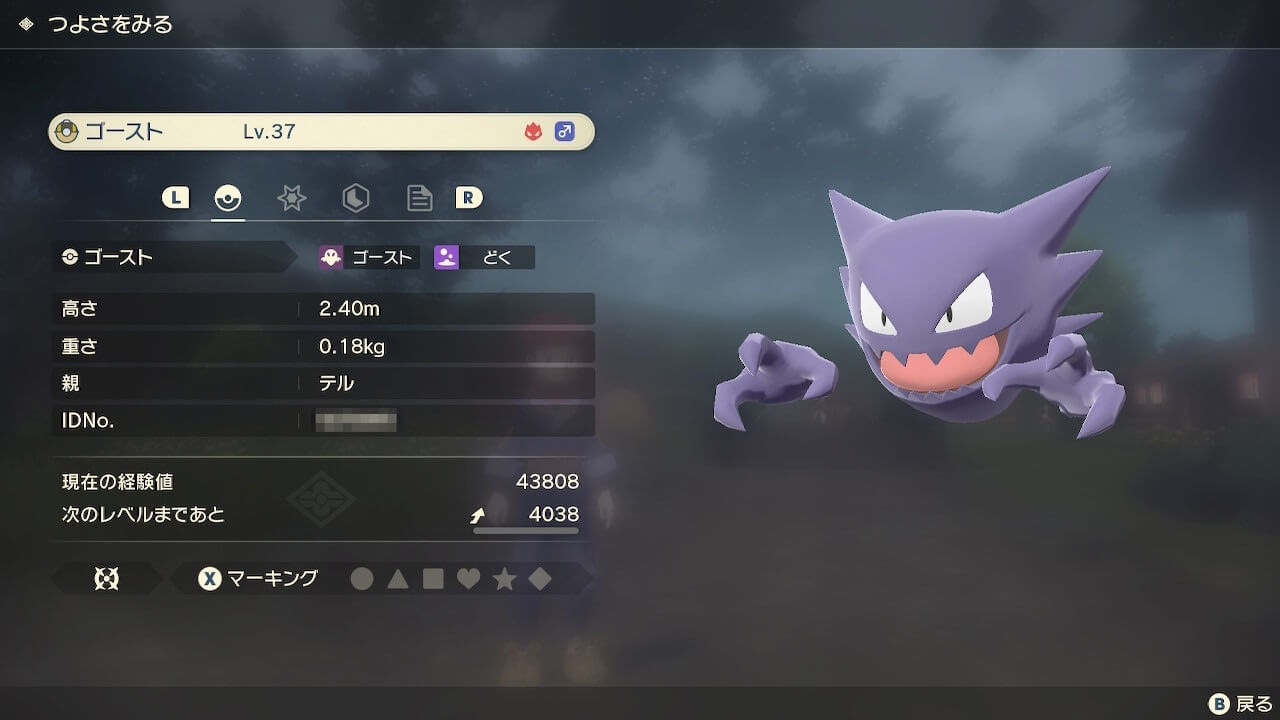The width and height of the screenshot is (1280, 720).
Task: Choose the star marking
Action: coord(504,579)
